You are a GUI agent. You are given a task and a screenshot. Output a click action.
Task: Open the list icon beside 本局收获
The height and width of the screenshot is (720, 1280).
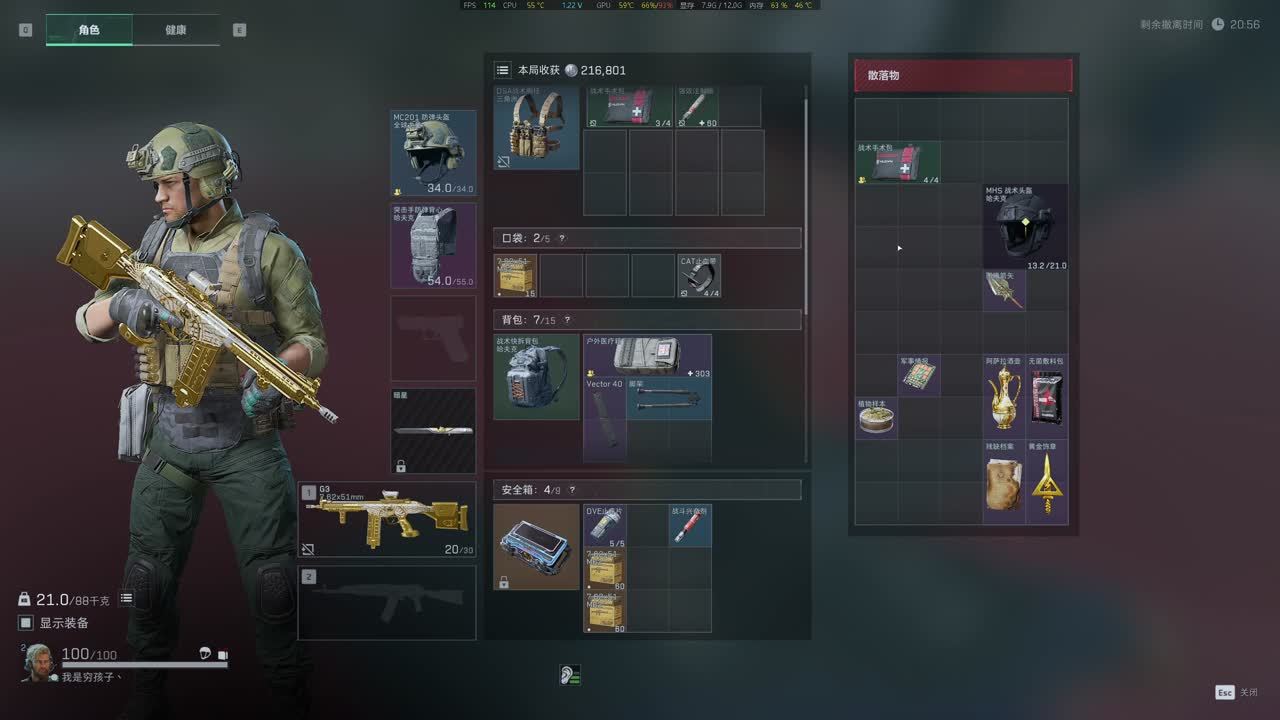[x=503, y=70]
